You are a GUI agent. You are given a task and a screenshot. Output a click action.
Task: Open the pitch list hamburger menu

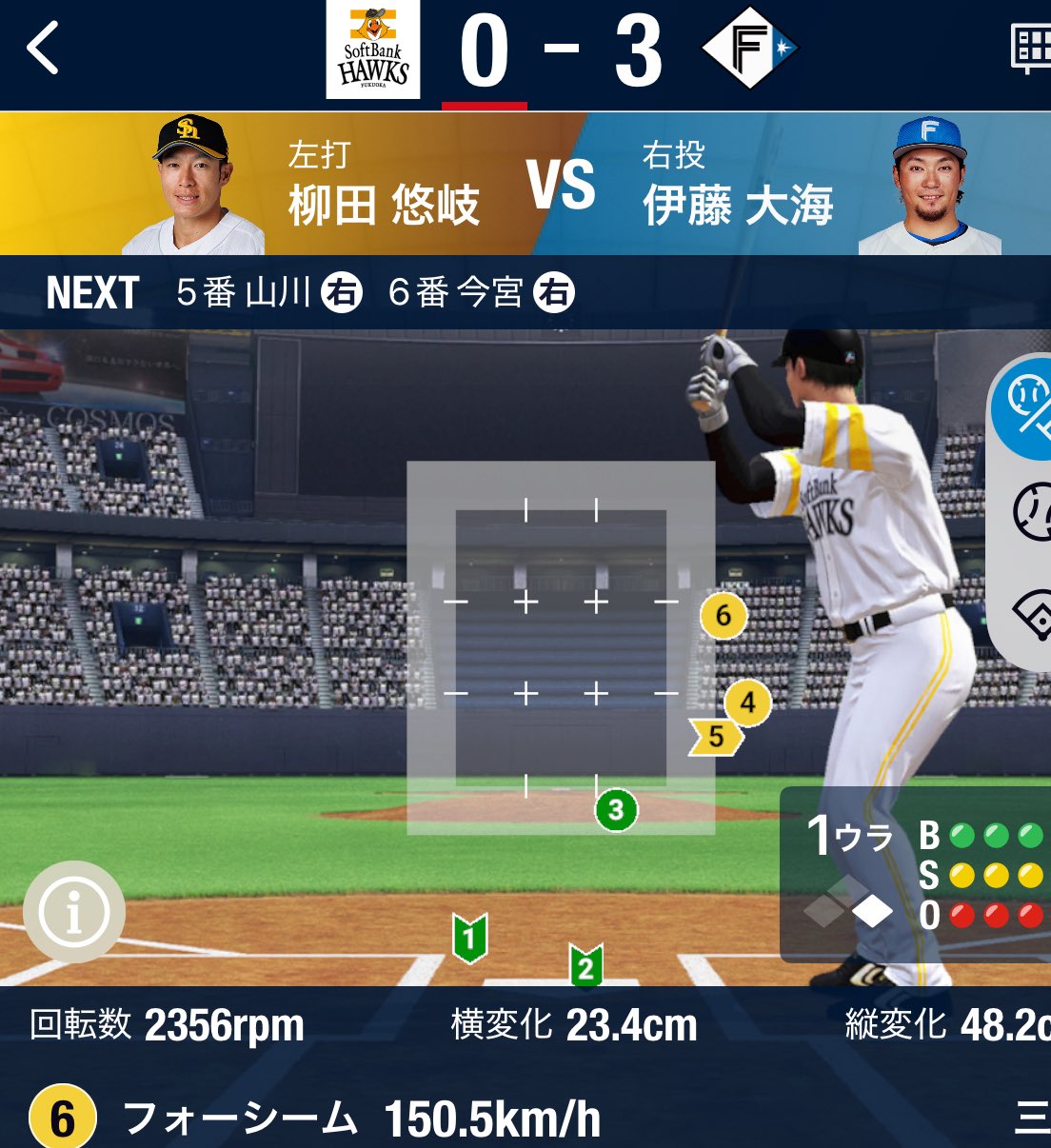pyautogui.click(x=1032, y=1118)
